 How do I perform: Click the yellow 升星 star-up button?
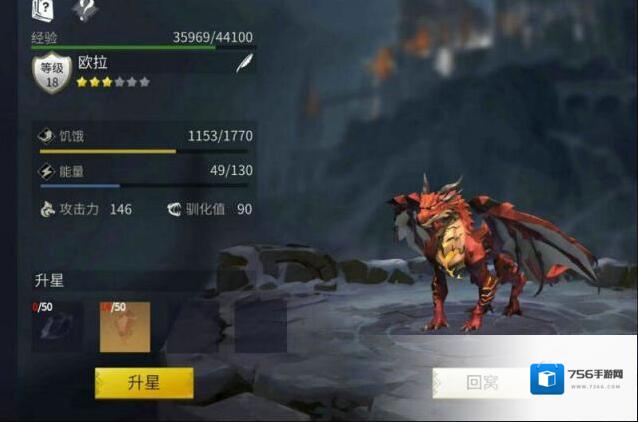point(144,383)
